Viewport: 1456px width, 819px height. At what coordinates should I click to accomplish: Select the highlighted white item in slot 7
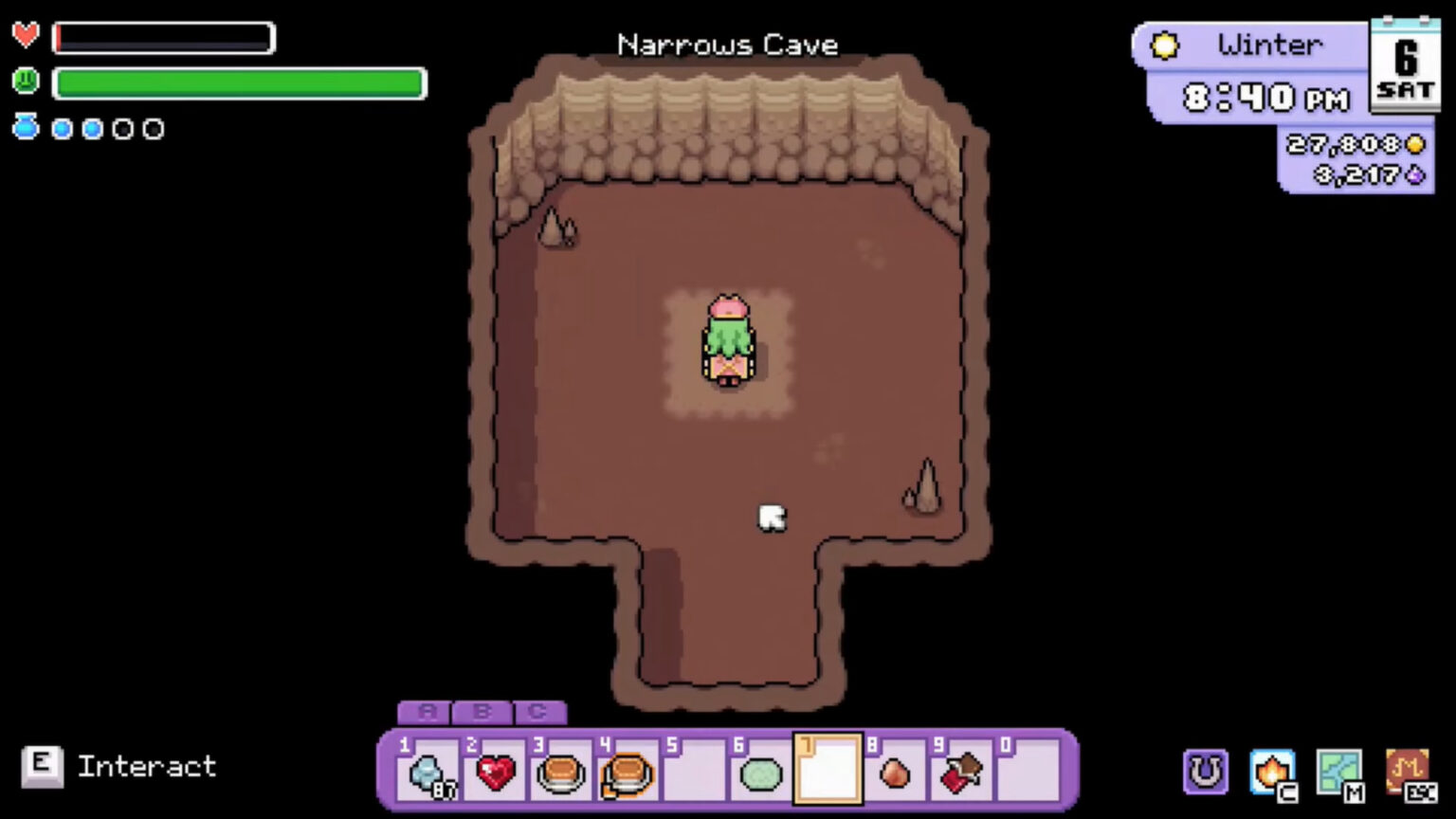click(x=827, y=770)
